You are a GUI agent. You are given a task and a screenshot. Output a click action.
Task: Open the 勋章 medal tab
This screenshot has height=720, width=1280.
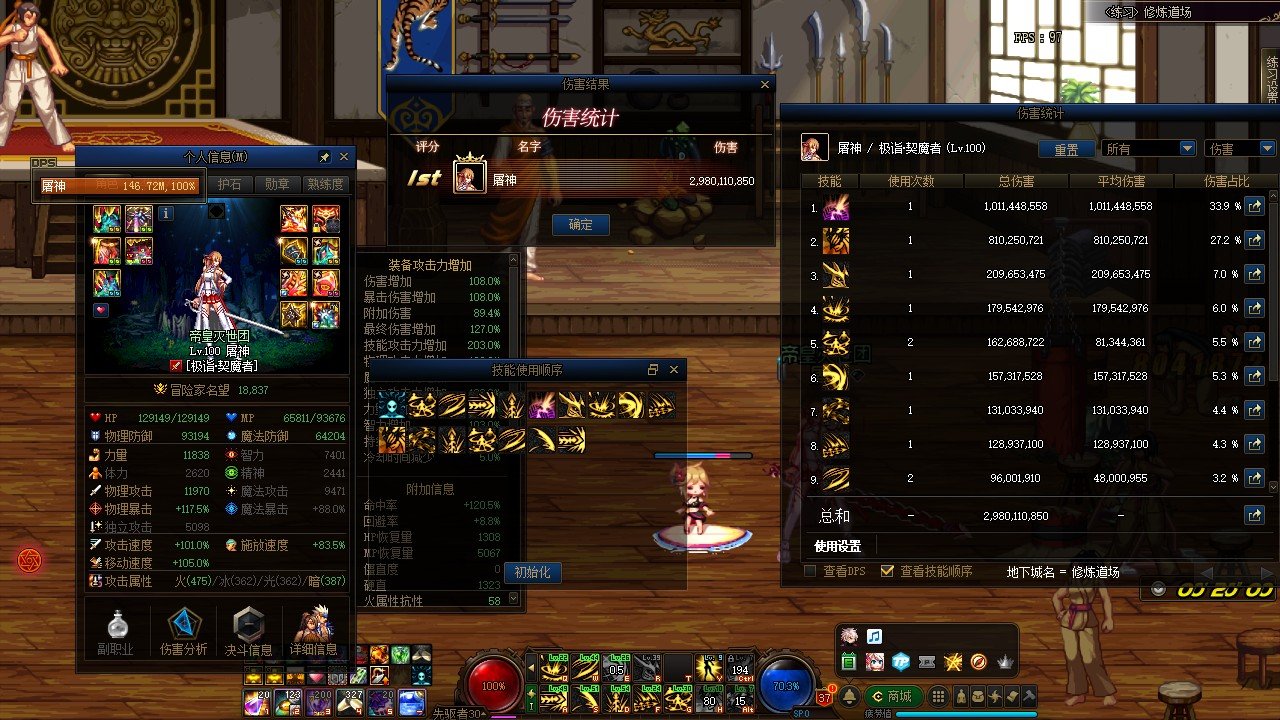(277, 185)
